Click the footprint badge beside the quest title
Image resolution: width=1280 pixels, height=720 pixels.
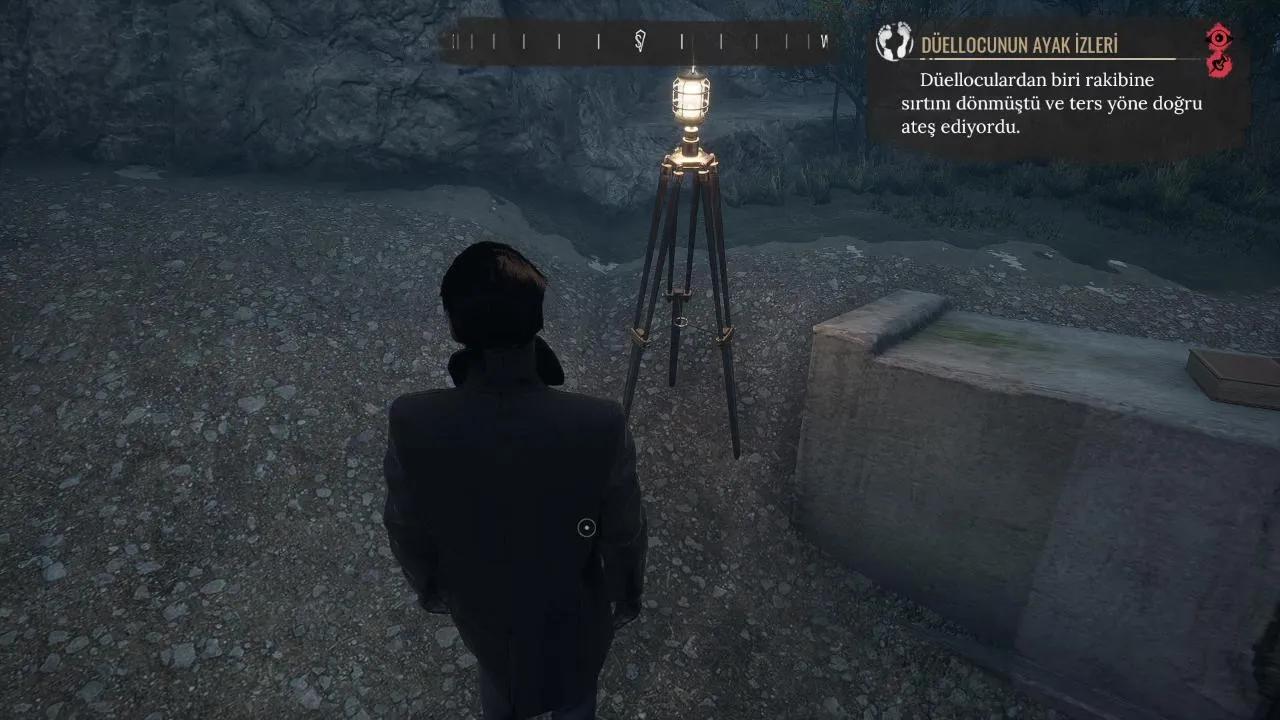point(893,42)
